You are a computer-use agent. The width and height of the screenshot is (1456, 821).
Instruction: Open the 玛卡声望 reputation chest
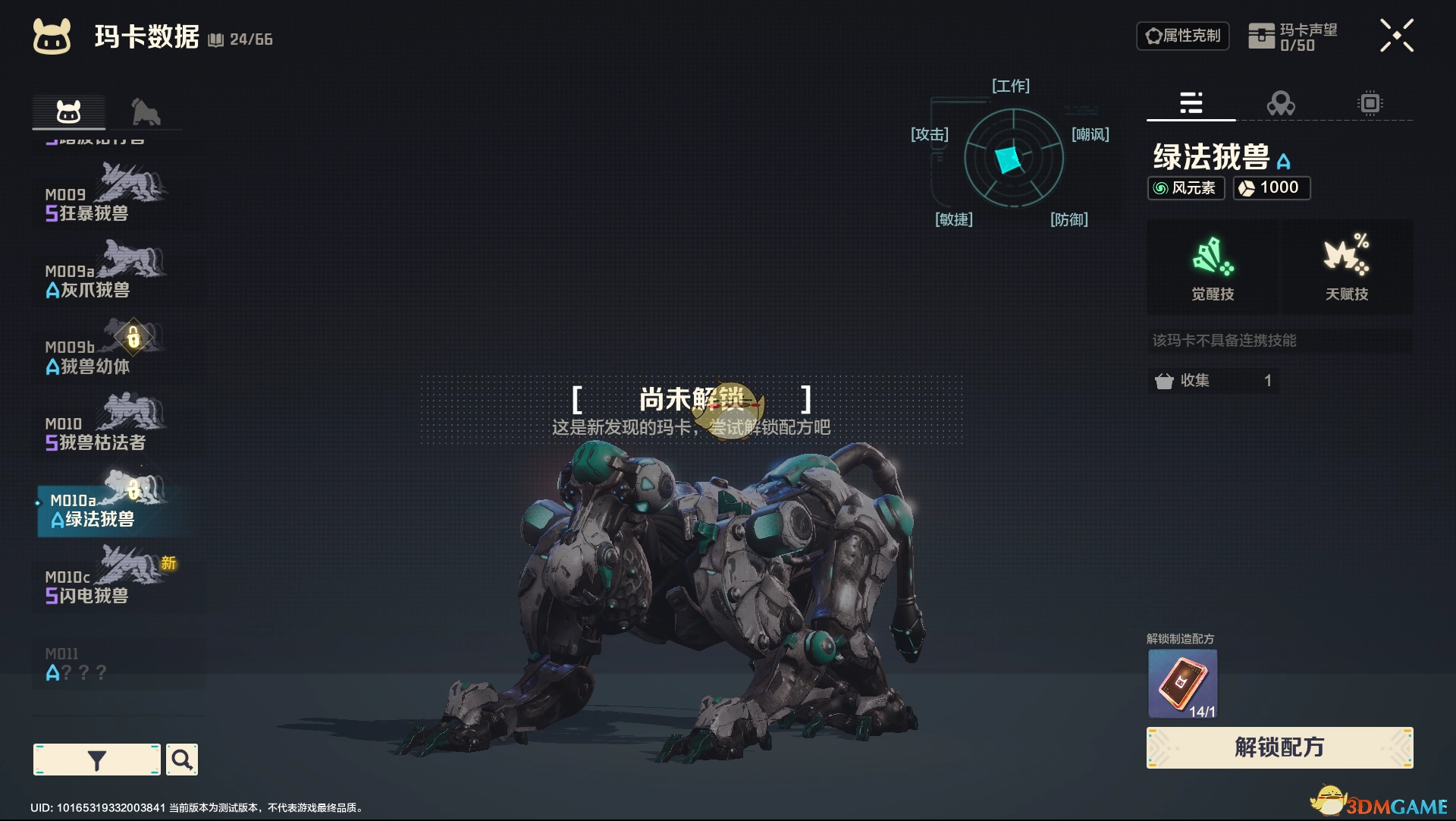click(1293, 36)
